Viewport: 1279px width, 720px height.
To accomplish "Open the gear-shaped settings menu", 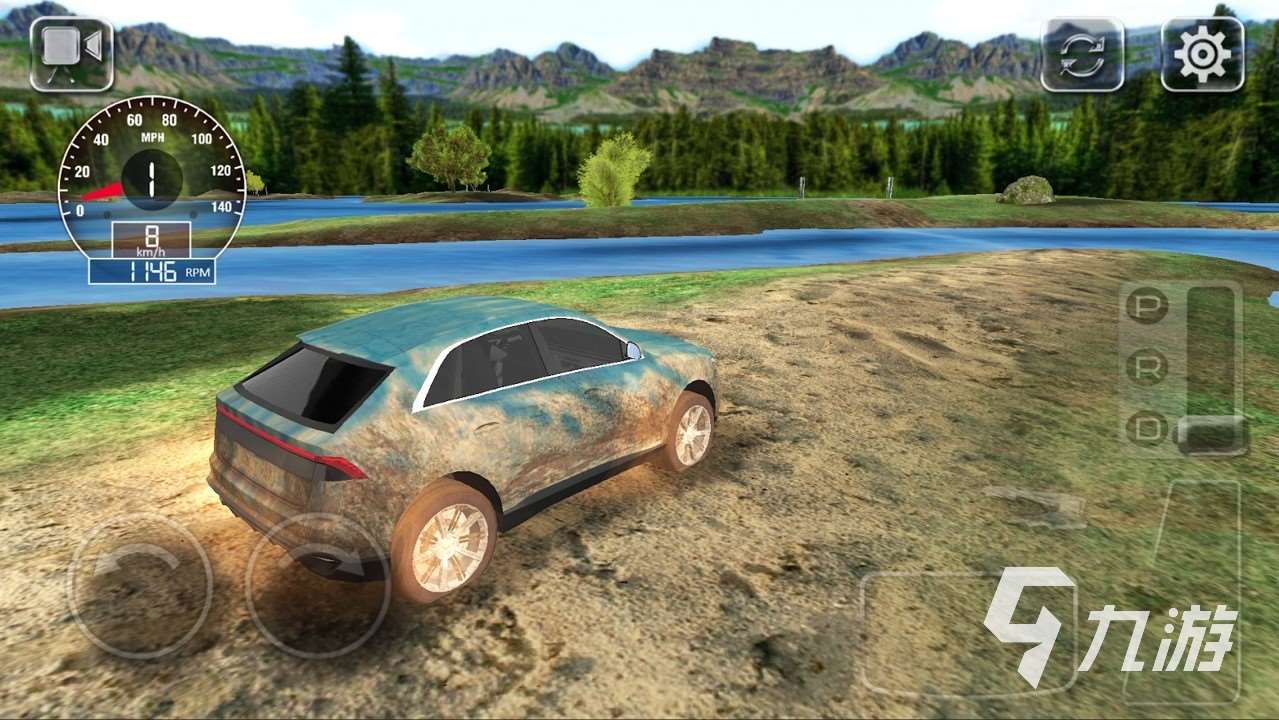I will (x=1201, y=54).
